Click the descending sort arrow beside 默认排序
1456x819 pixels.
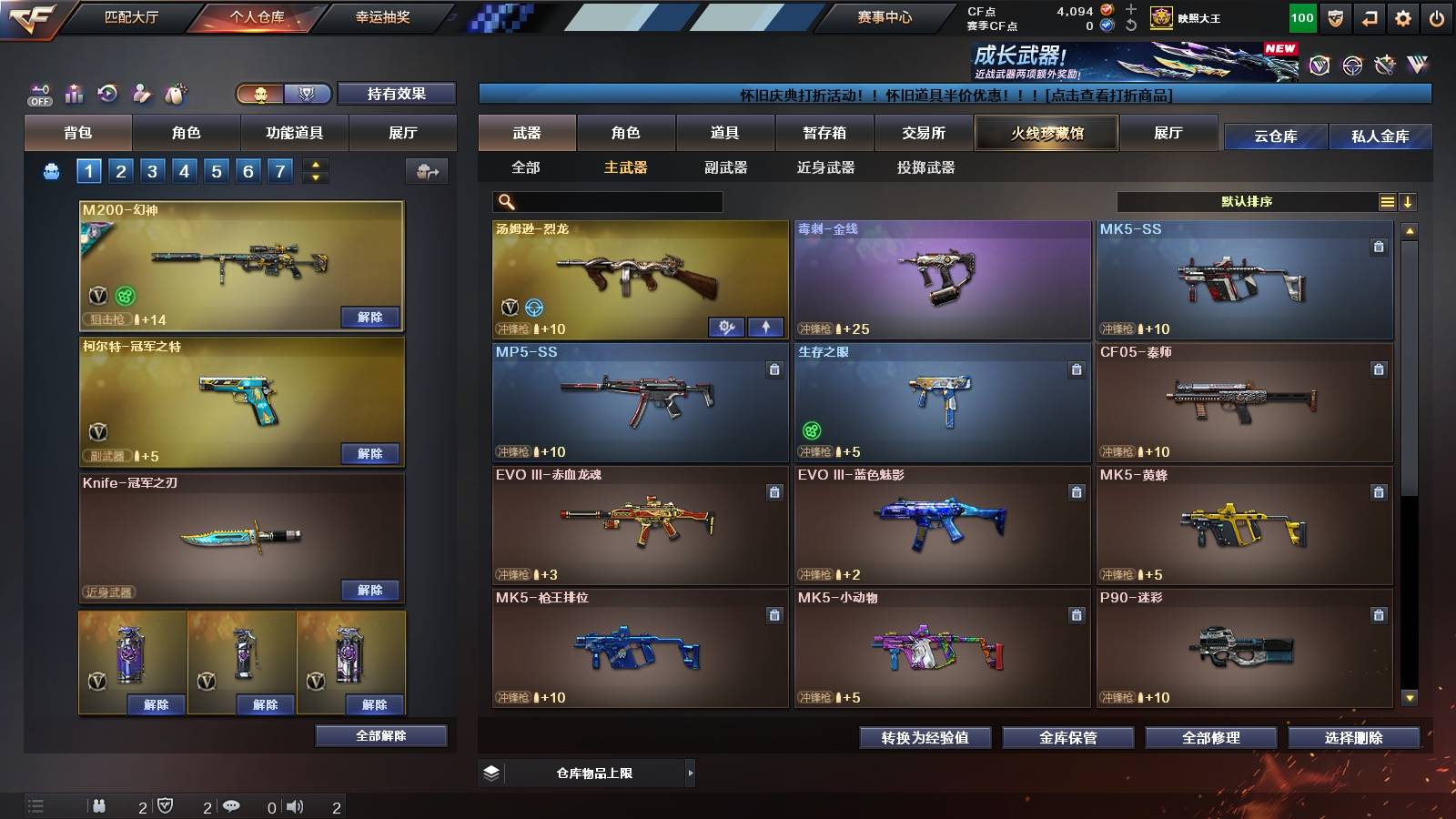[x=1409, y=201]
